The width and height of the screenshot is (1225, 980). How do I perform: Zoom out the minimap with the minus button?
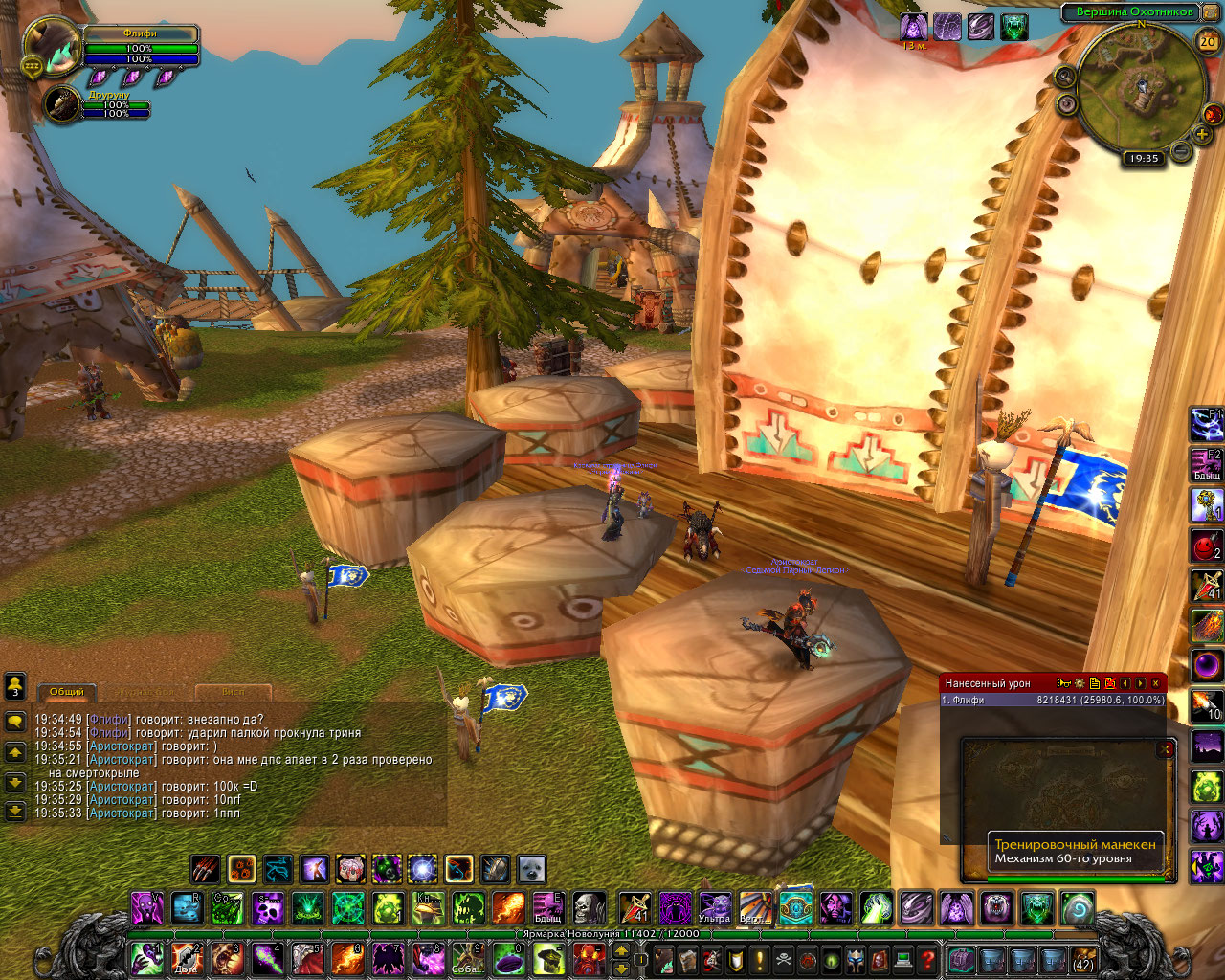pos(1182,150)
